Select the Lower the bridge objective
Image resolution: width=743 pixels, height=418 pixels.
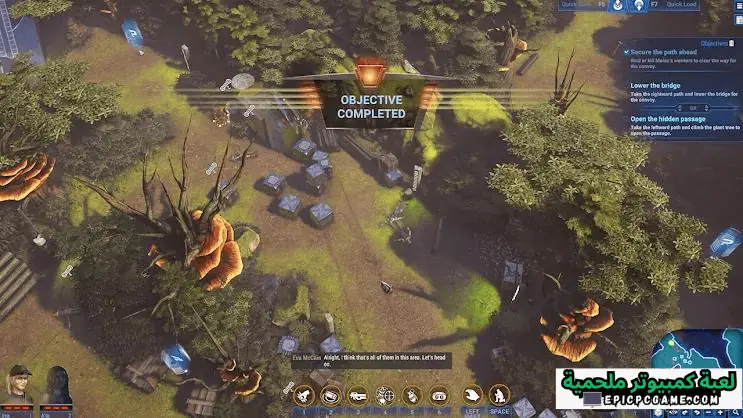(656, 86)
